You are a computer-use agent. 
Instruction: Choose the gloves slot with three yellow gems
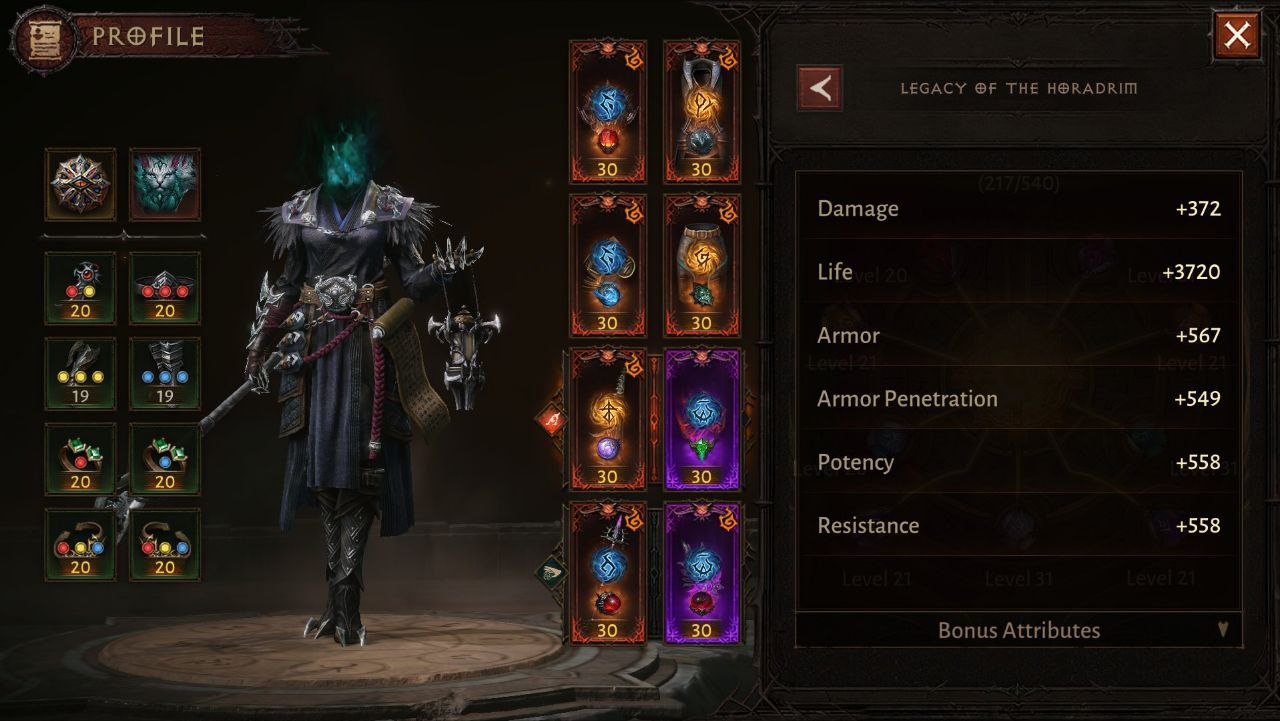coord(80,373)
